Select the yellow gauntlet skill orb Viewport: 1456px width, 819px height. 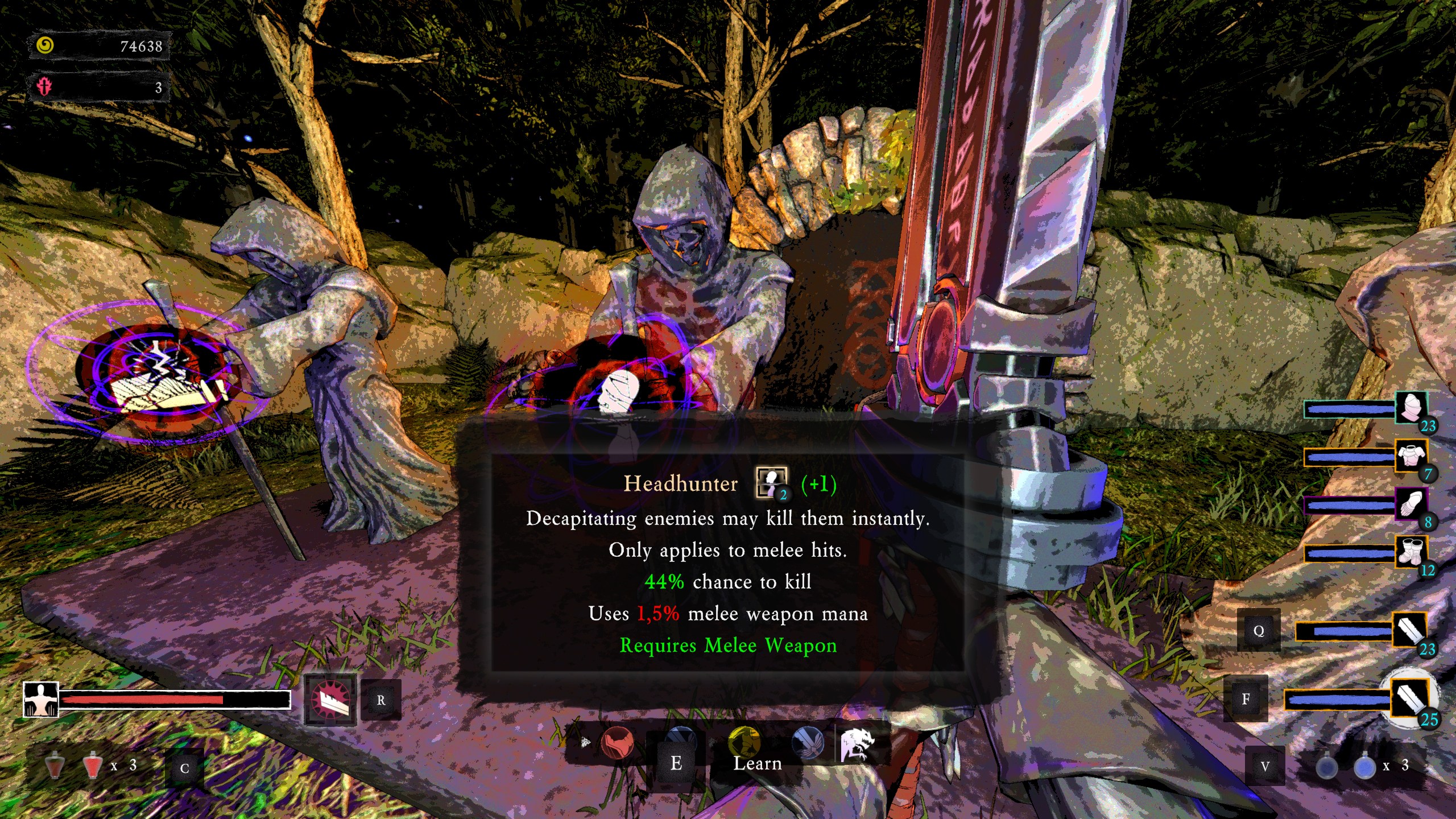744,741
